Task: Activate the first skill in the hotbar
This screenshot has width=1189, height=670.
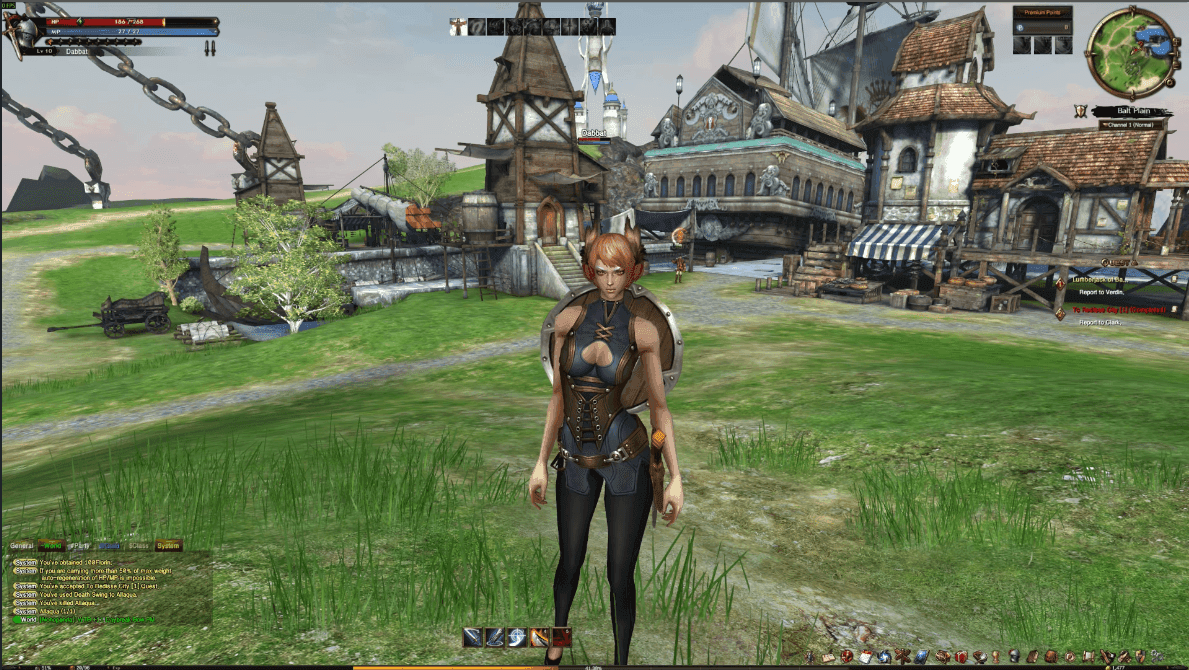Action: [x=472, y=637]
